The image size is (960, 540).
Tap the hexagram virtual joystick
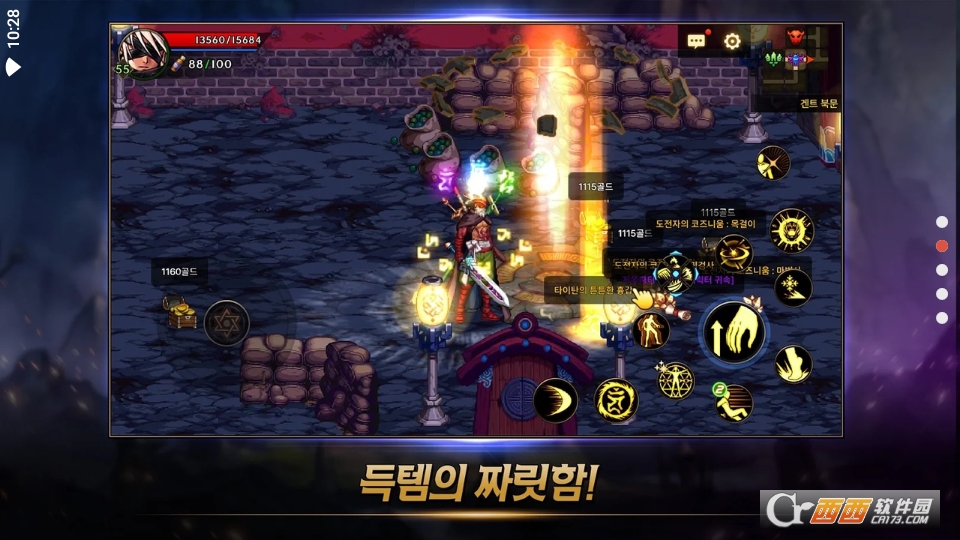227,322
